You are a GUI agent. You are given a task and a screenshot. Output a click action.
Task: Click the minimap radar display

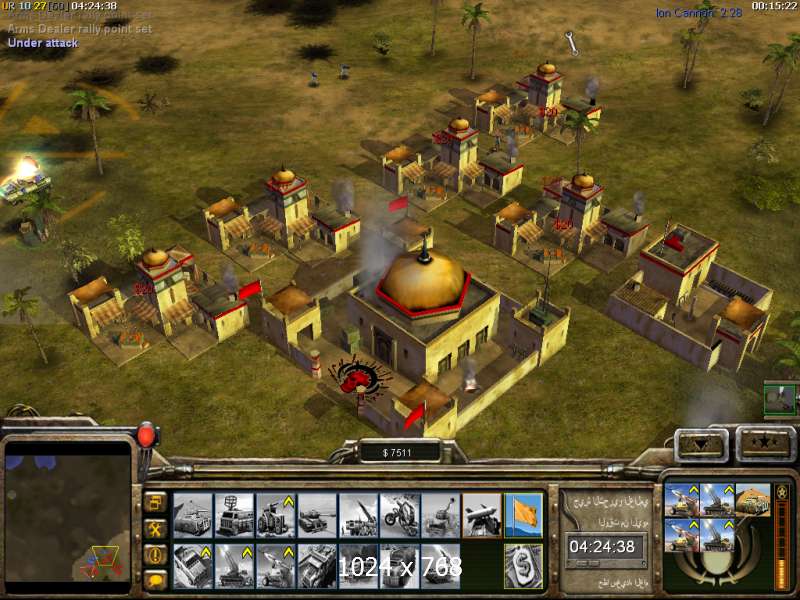69,512
